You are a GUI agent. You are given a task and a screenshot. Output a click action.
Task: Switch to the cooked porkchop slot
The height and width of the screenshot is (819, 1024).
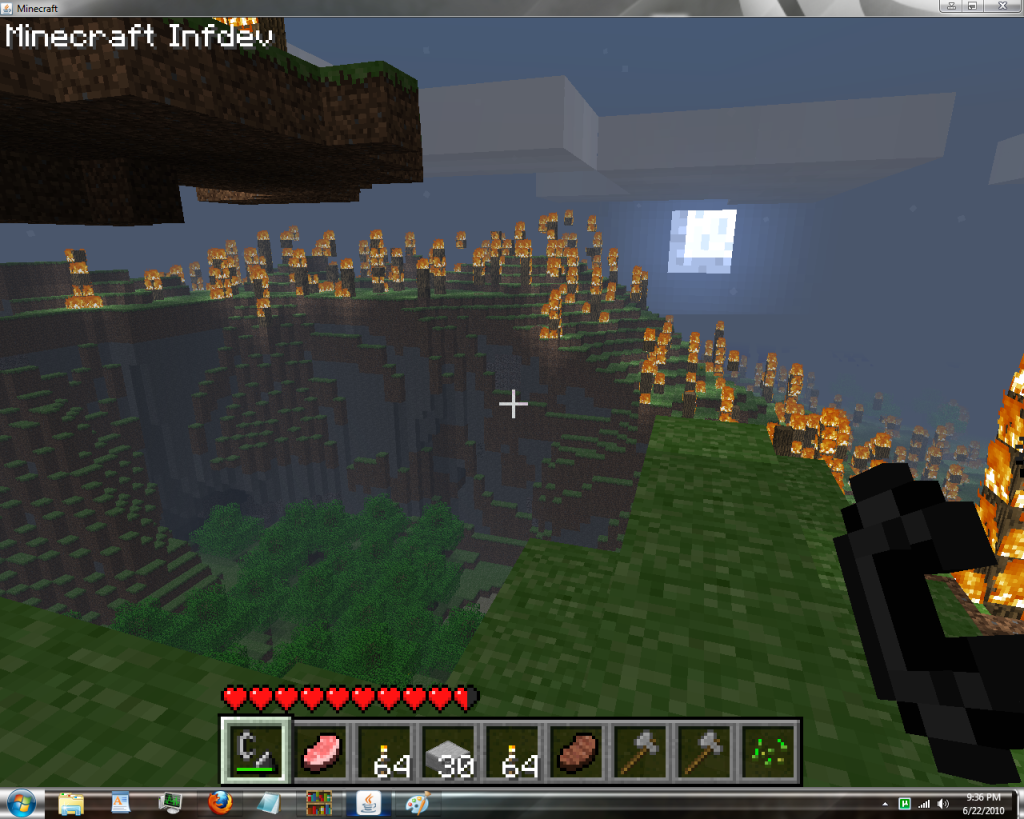(x=577, y=750)
